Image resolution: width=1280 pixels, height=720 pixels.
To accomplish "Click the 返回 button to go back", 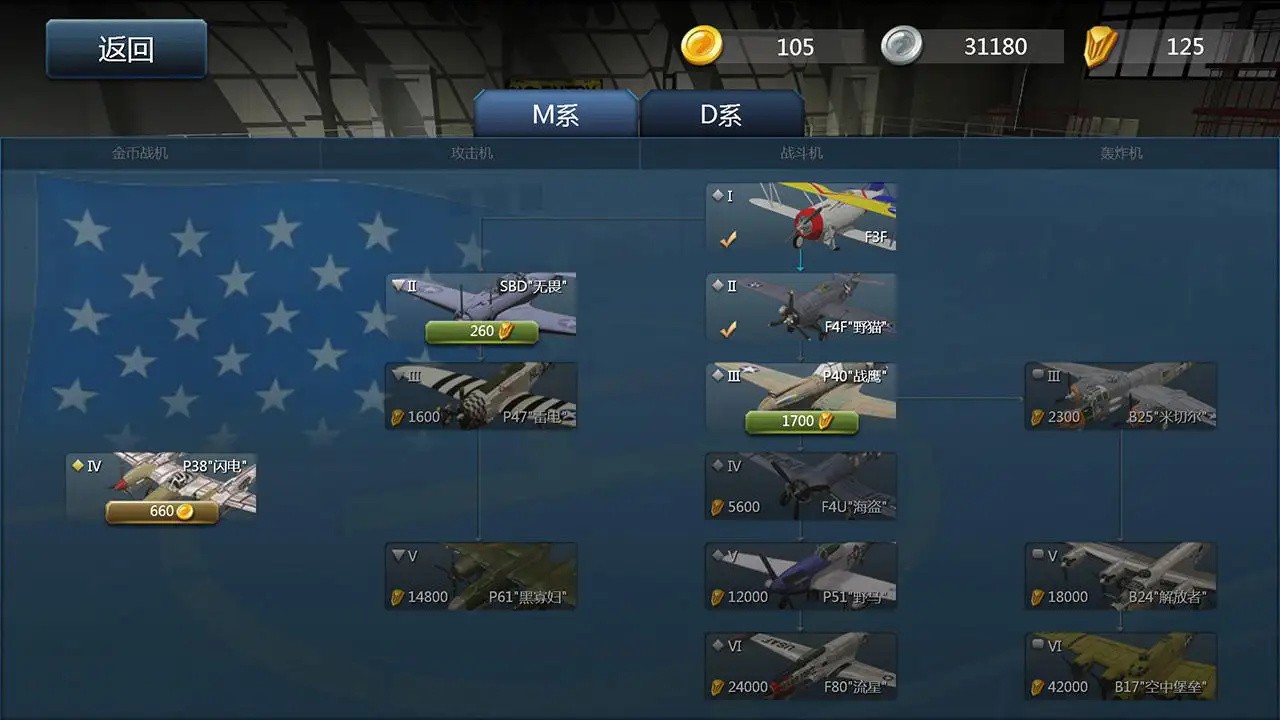I will tap(125, 49).
